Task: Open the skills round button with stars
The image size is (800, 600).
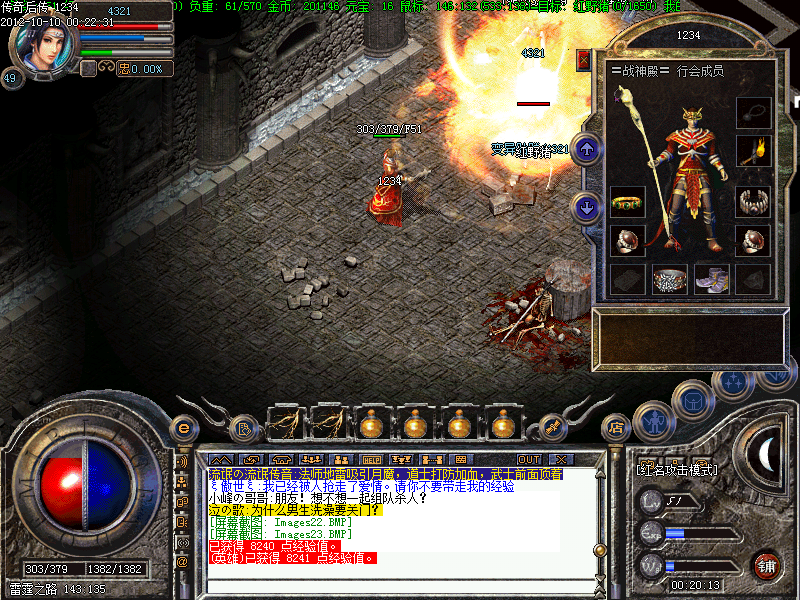Action: 735,382
